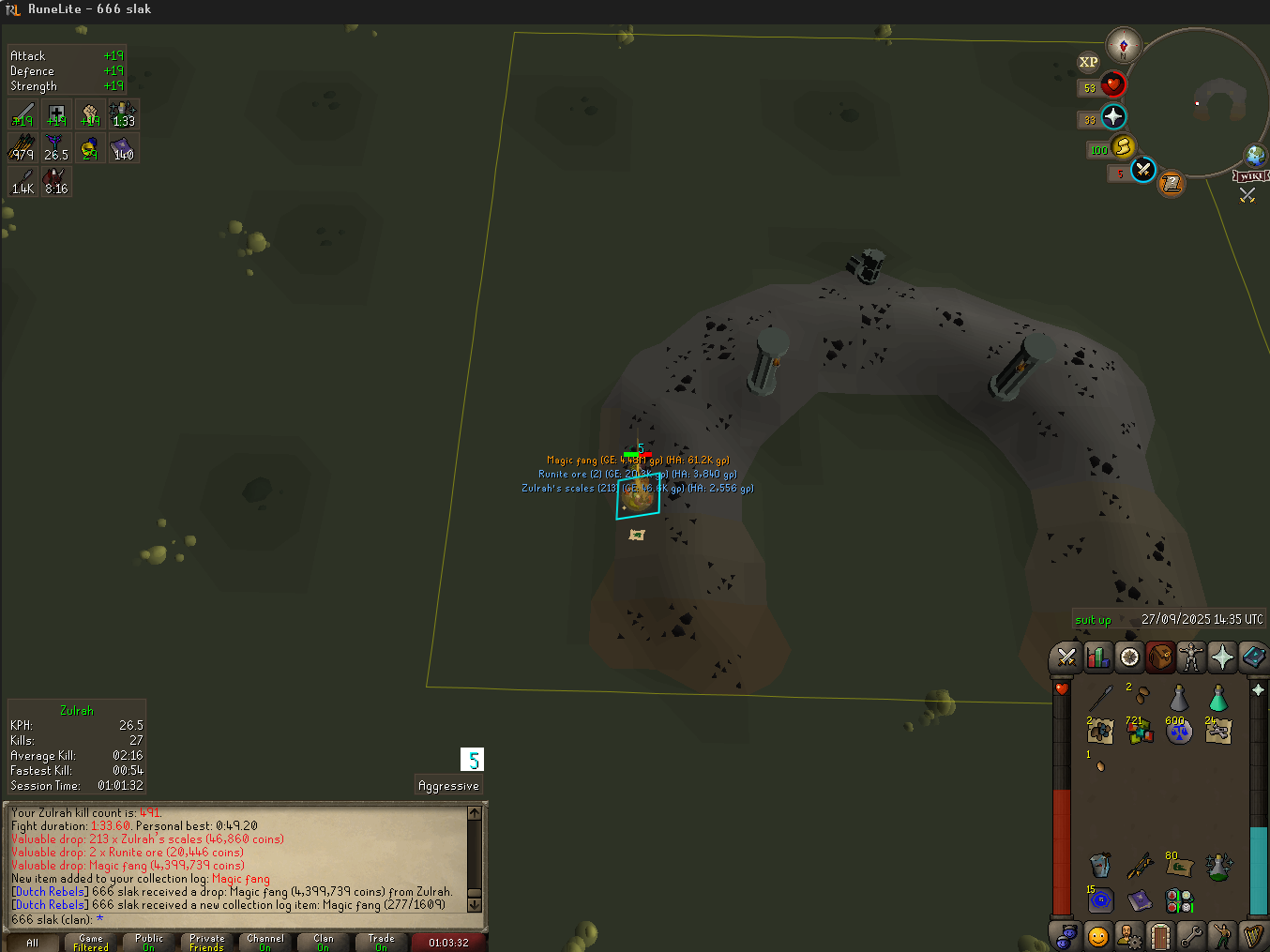Click the compass to face north
The width and height of the screenshot is (1270, 952).
click(1123, 44)
